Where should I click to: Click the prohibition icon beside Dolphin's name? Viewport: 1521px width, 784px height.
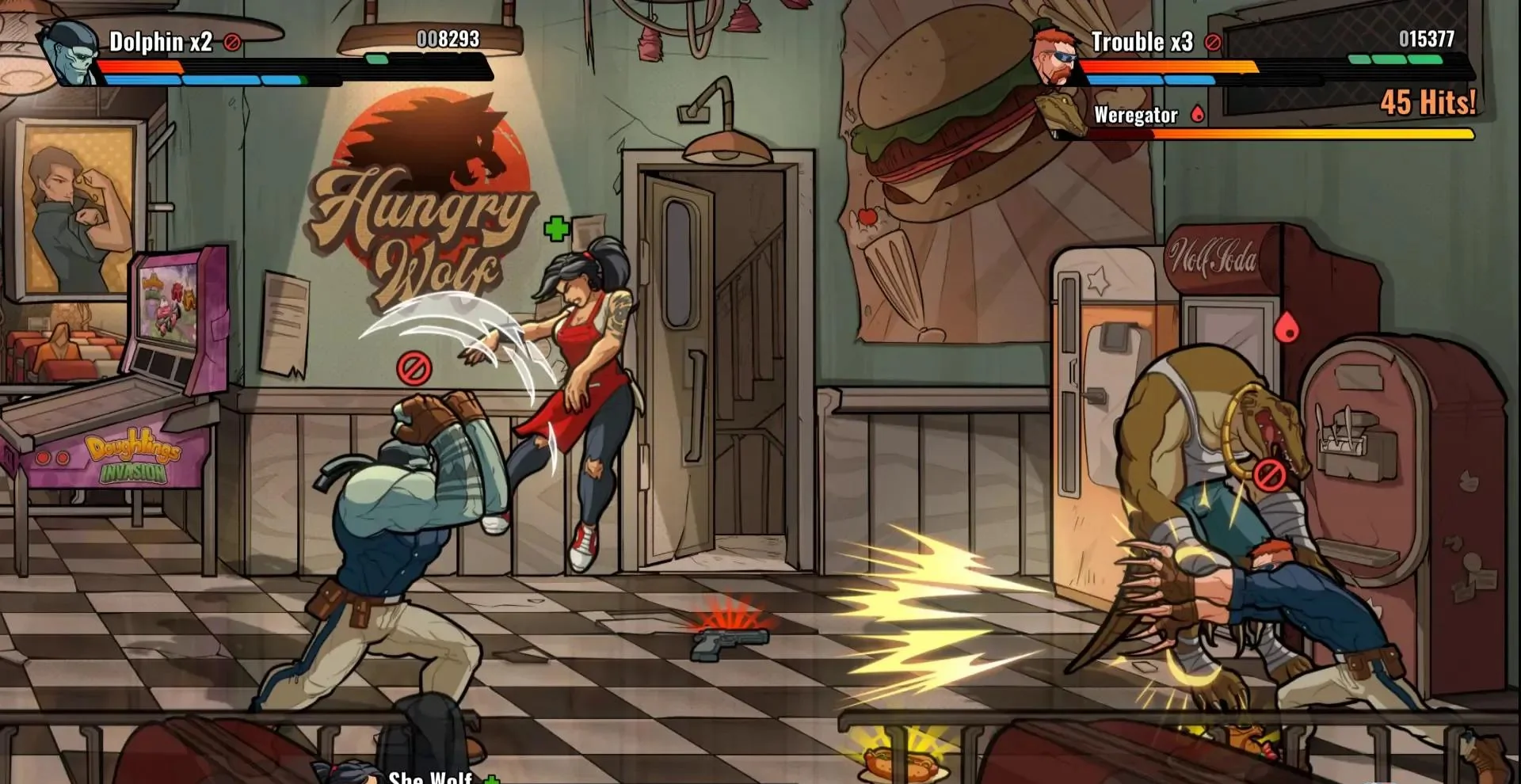(232, 43)
